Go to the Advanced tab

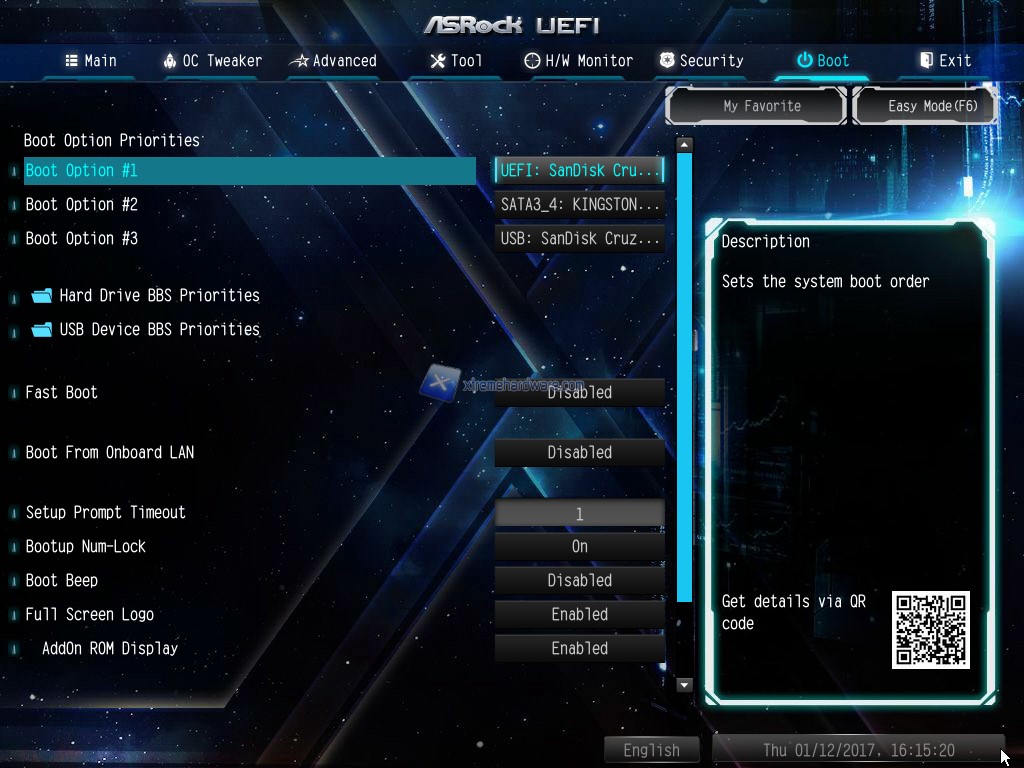pos(333,61)
